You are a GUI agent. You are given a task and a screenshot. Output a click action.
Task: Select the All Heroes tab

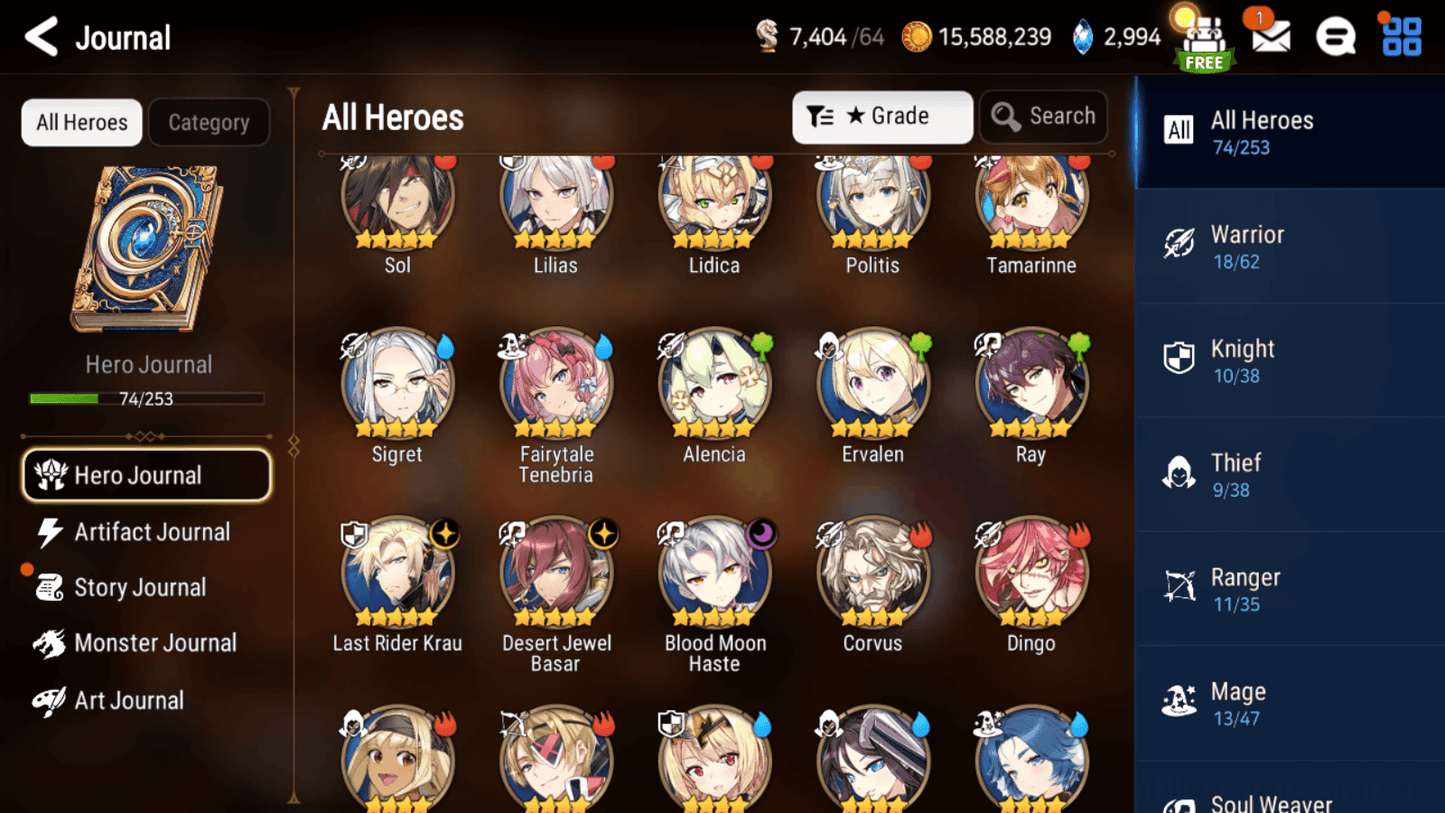[81, 122]
